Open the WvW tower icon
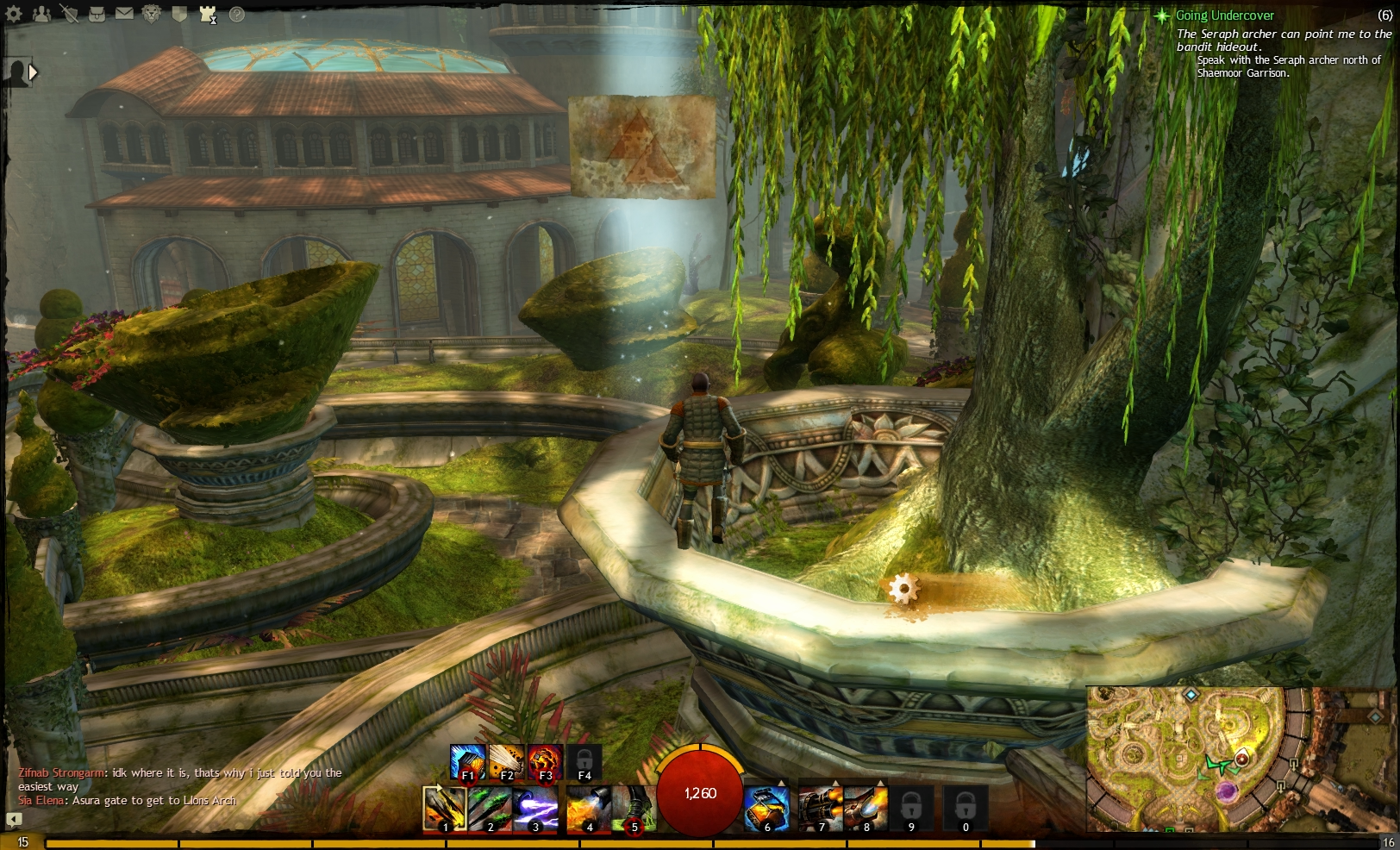Image resolution: width=1400 pixels, height=850 pixels. pyautogui.click(x=207, y=13)
